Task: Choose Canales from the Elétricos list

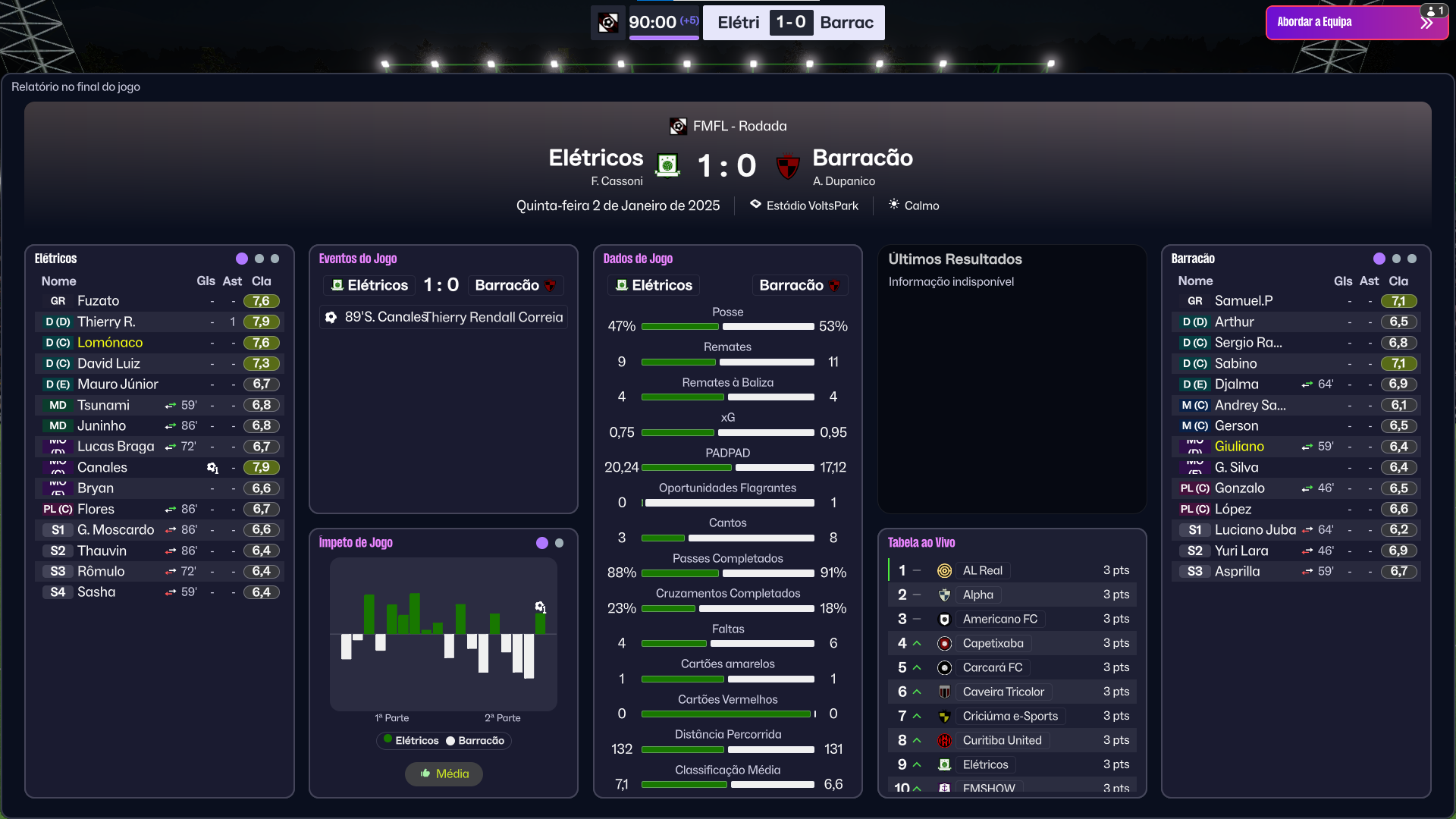Action: (x=102, y=467)
